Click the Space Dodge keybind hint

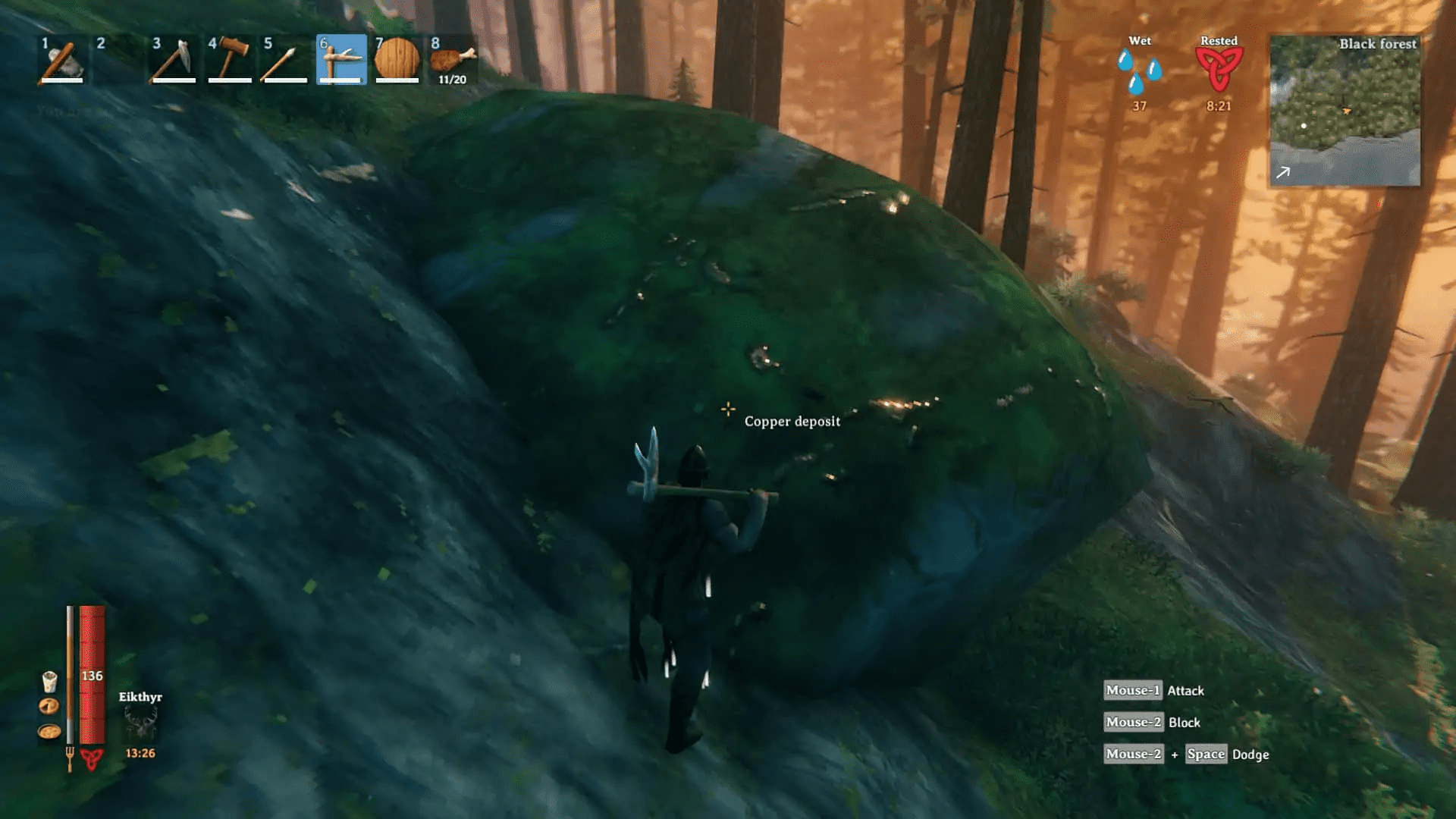(x=1206, y=755)
